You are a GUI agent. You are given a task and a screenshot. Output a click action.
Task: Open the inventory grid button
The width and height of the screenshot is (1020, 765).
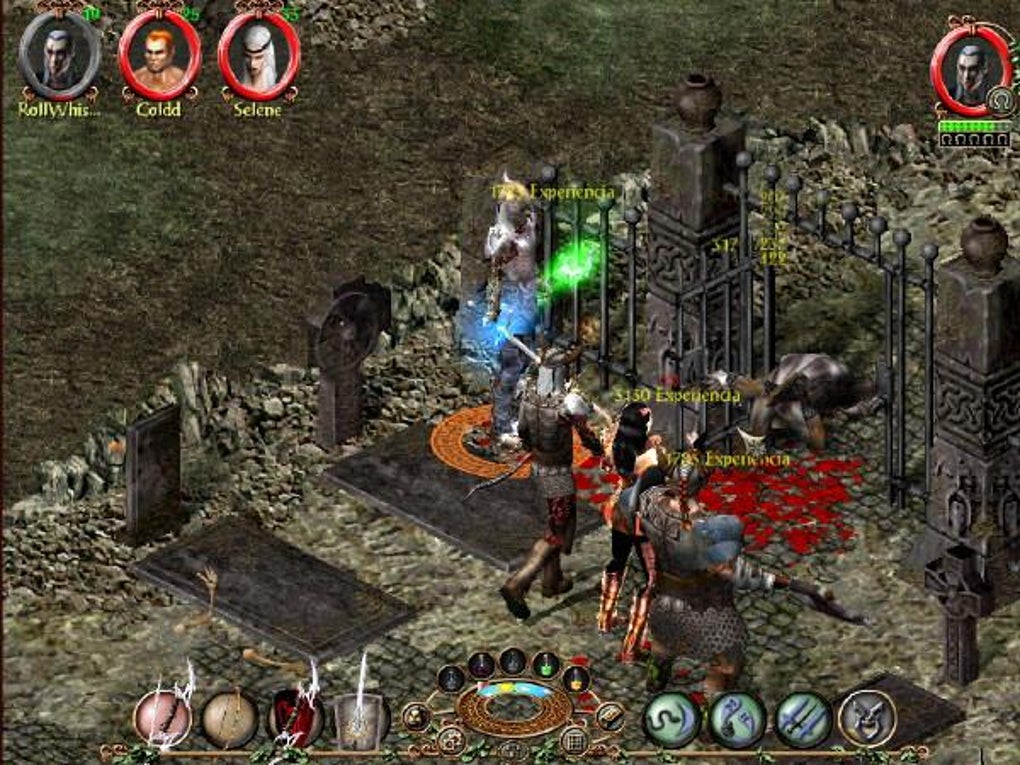(572, 740)
